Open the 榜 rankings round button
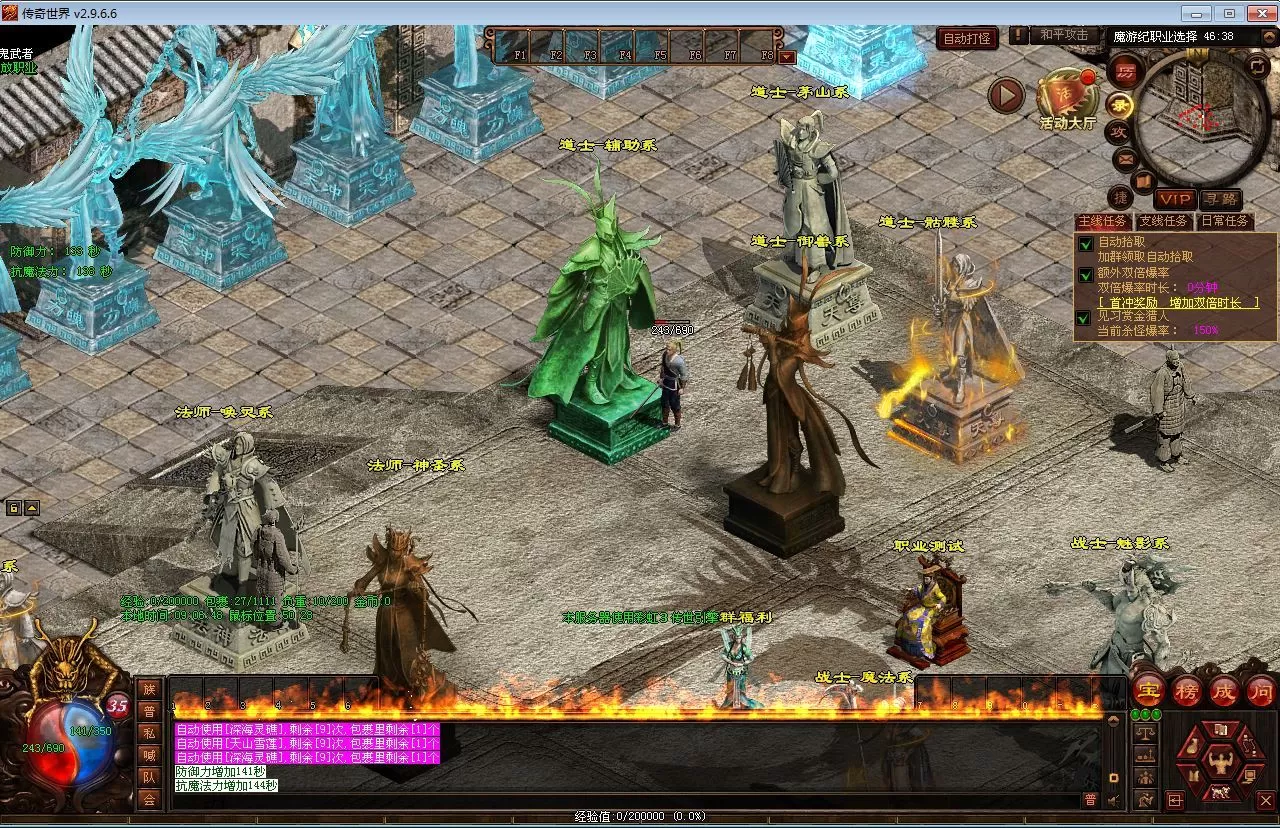The width and height of the screenshot is (1280, 828). [1187, 689]
